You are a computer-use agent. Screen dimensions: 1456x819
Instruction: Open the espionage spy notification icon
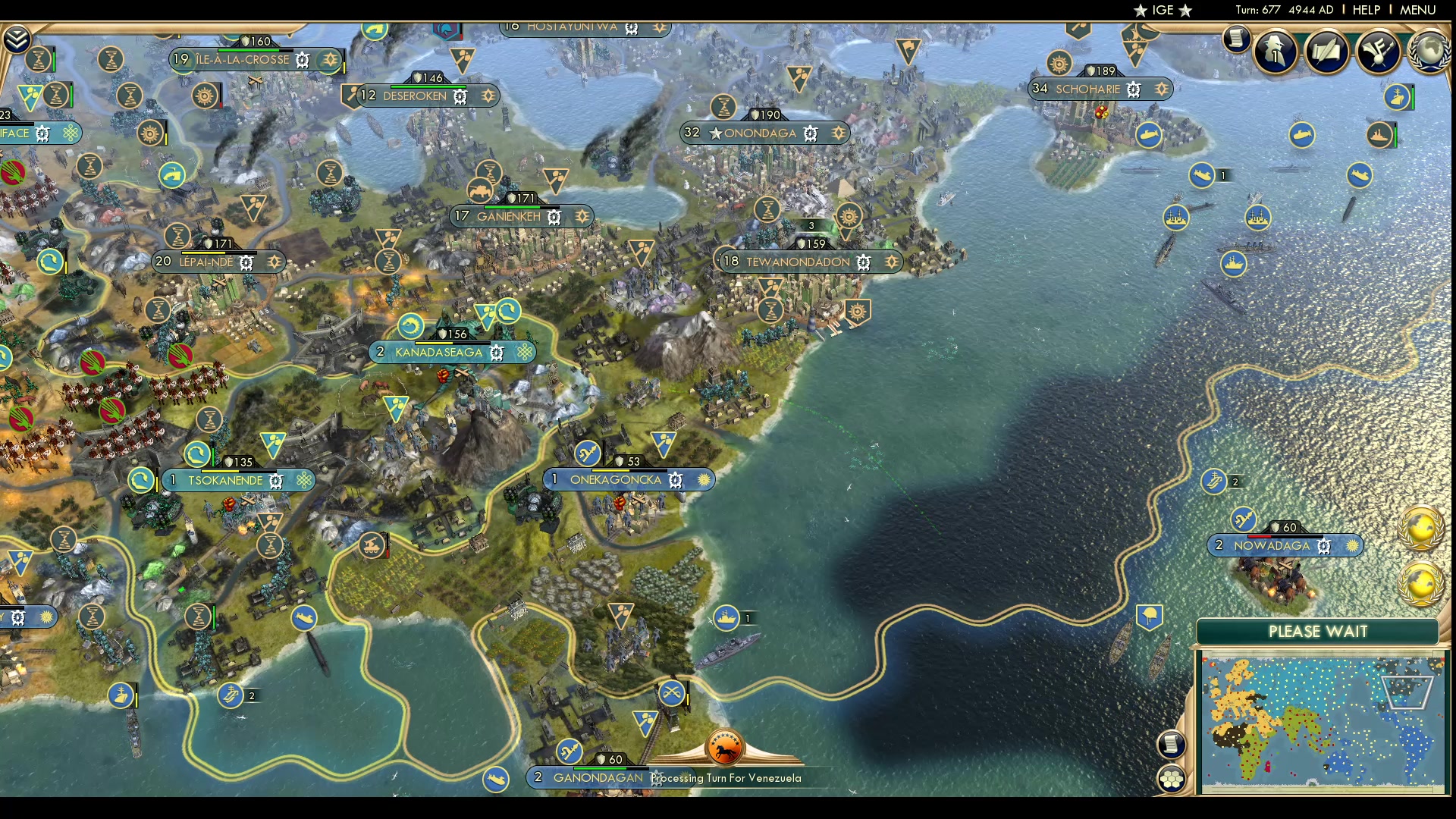pyautogui.click(x=1275, y=53)
